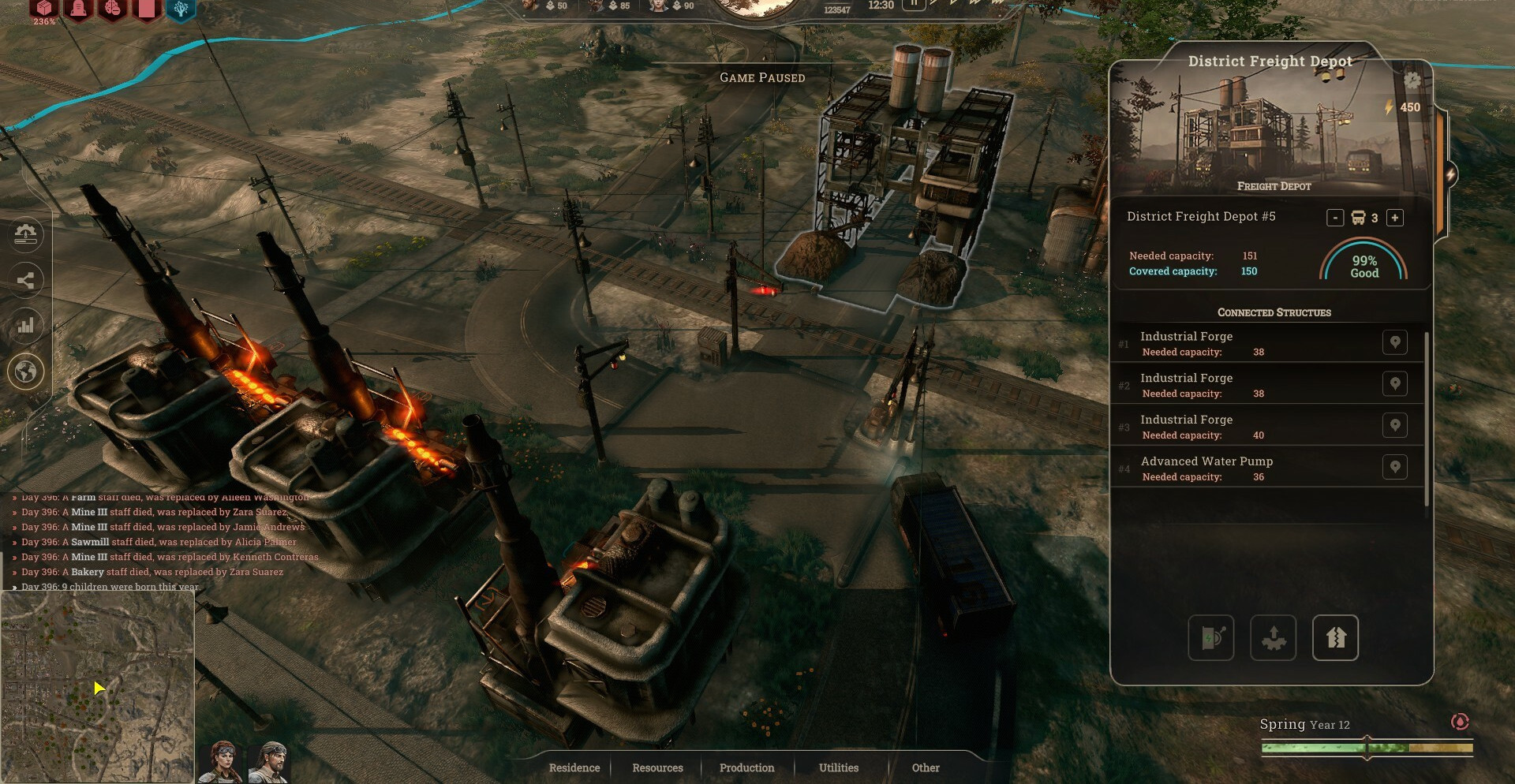Open the depot's gear settings icon
Screen dimensions: 1515x784
point(1412,80)
